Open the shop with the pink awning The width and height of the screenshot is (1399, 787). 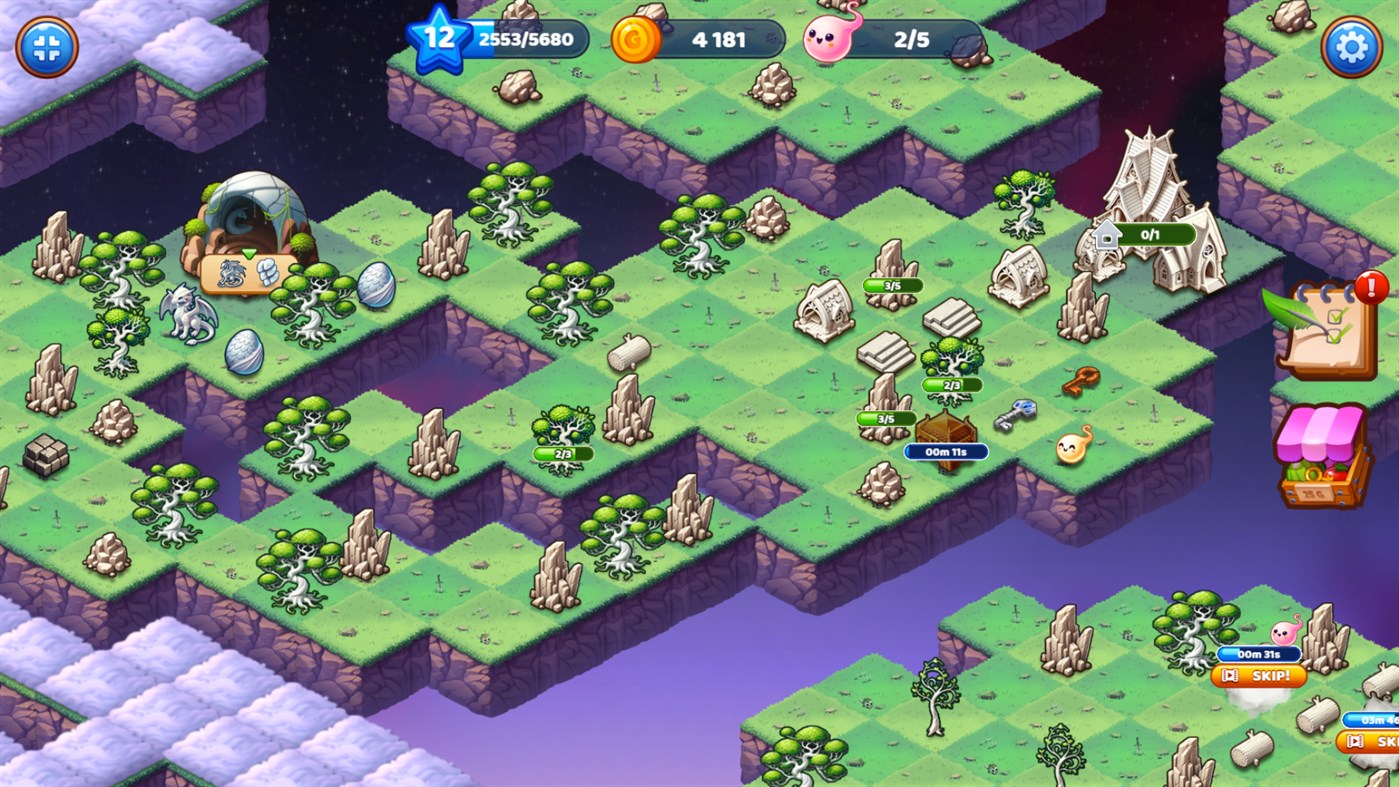(1323, 460)
